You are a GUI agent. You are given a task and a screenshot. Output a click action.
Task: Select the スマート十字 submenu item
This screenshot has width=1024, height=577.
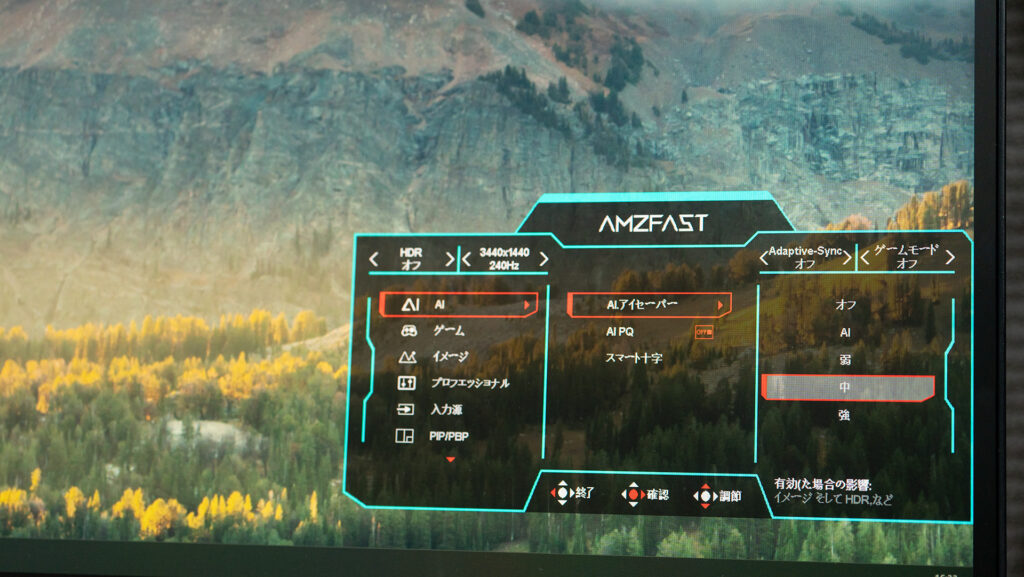[x=634, y=357]
